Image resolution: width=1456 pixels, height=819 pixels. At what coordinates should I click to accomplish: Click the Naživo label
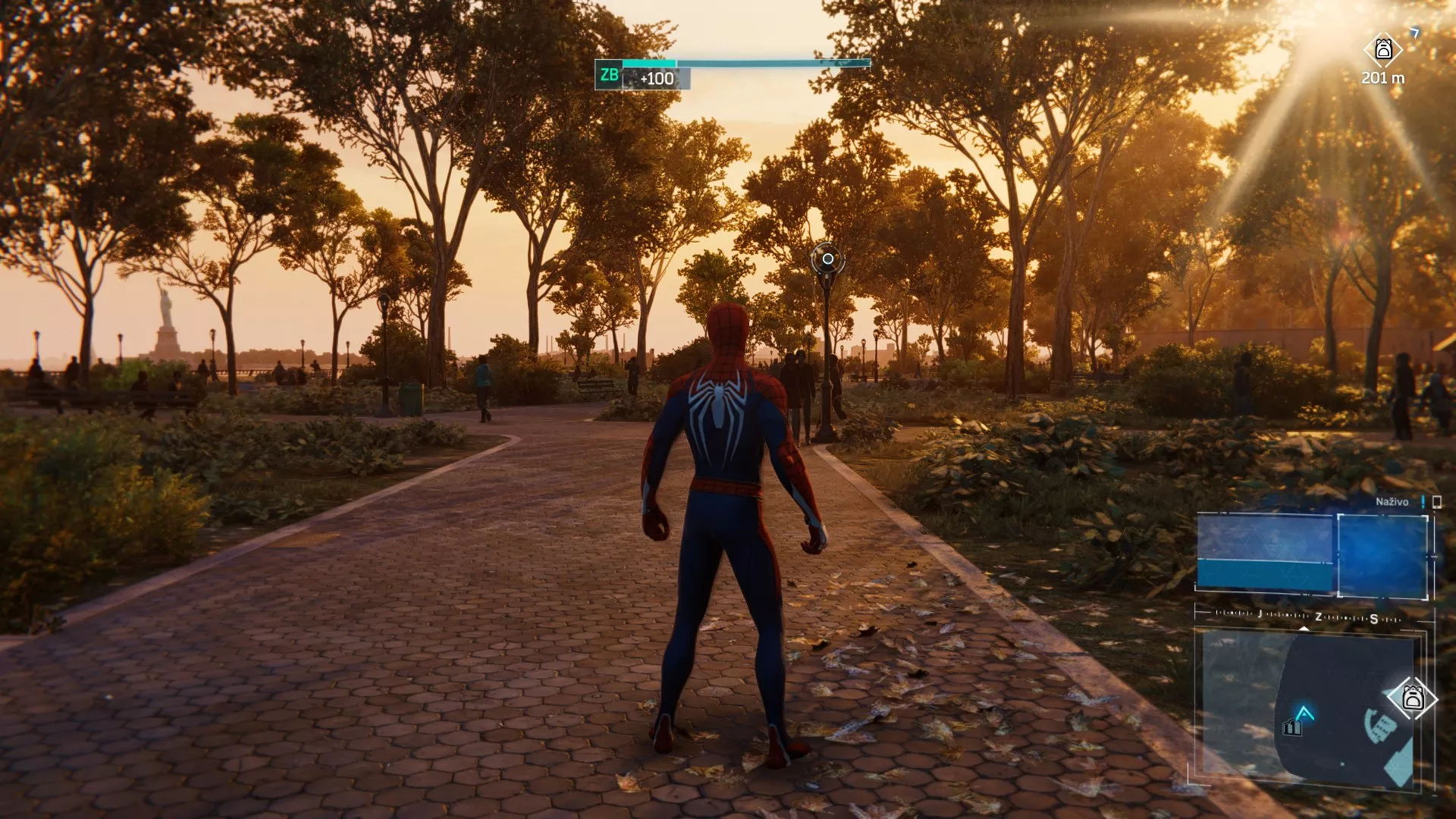(1393, 501)
